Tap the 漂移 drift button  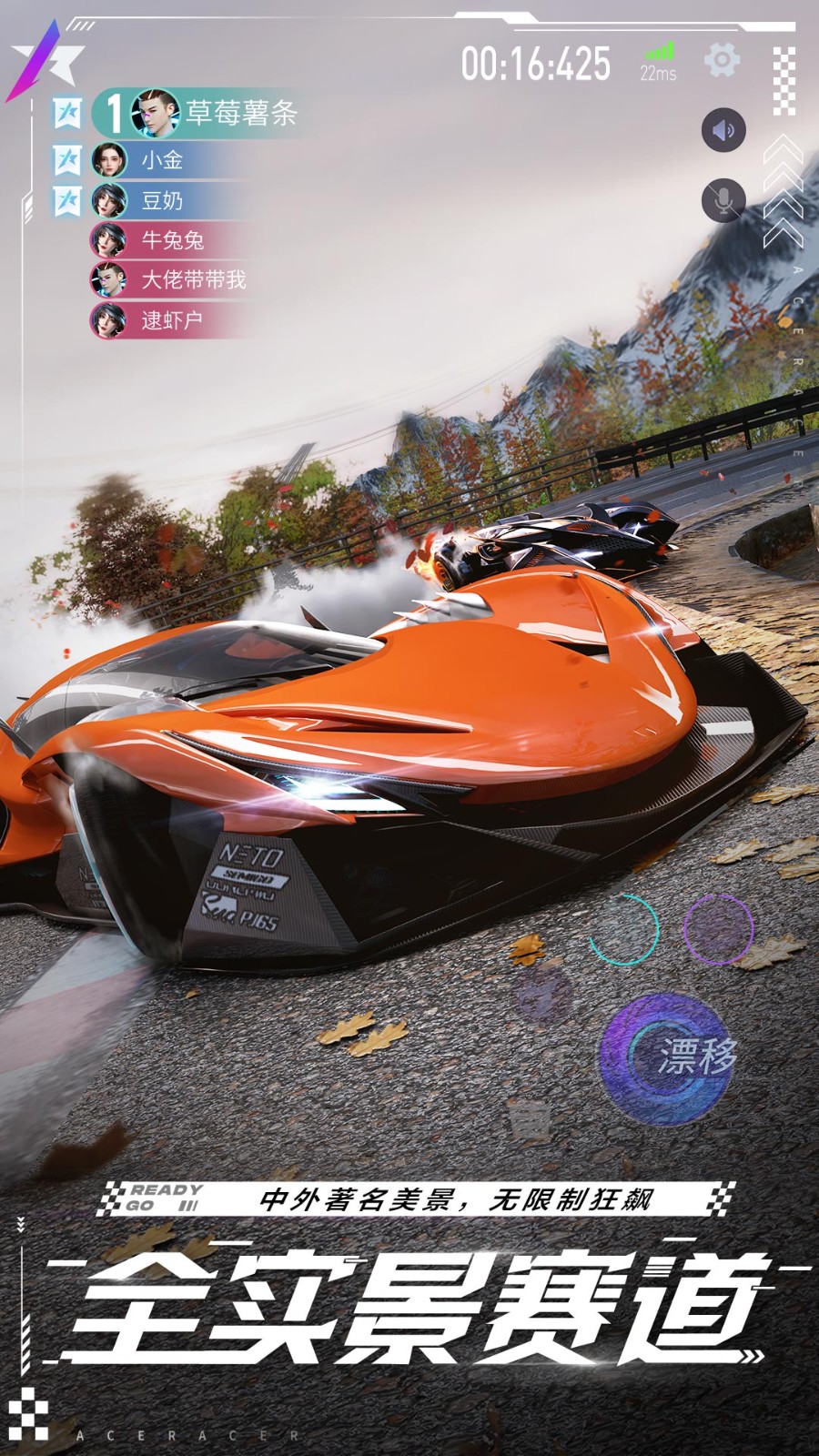669,1057
